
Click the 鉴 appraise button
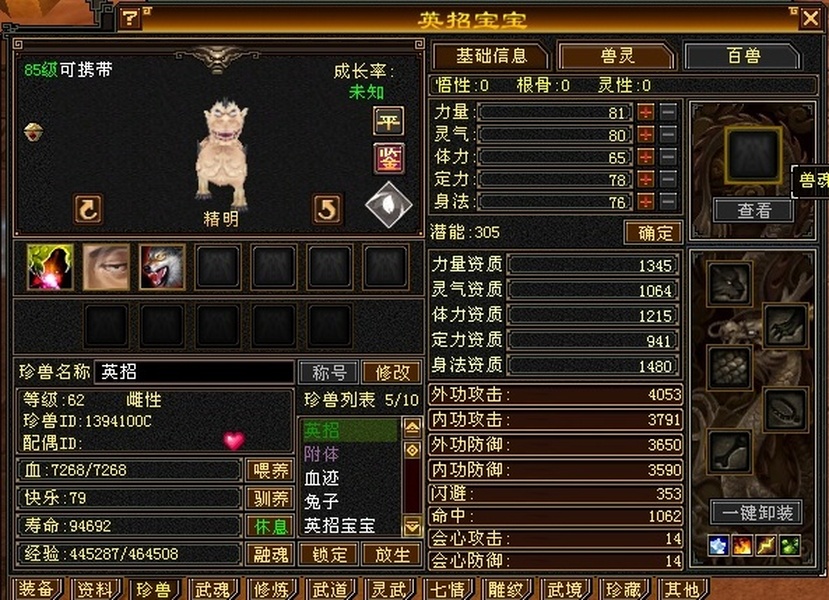[388, 157]
